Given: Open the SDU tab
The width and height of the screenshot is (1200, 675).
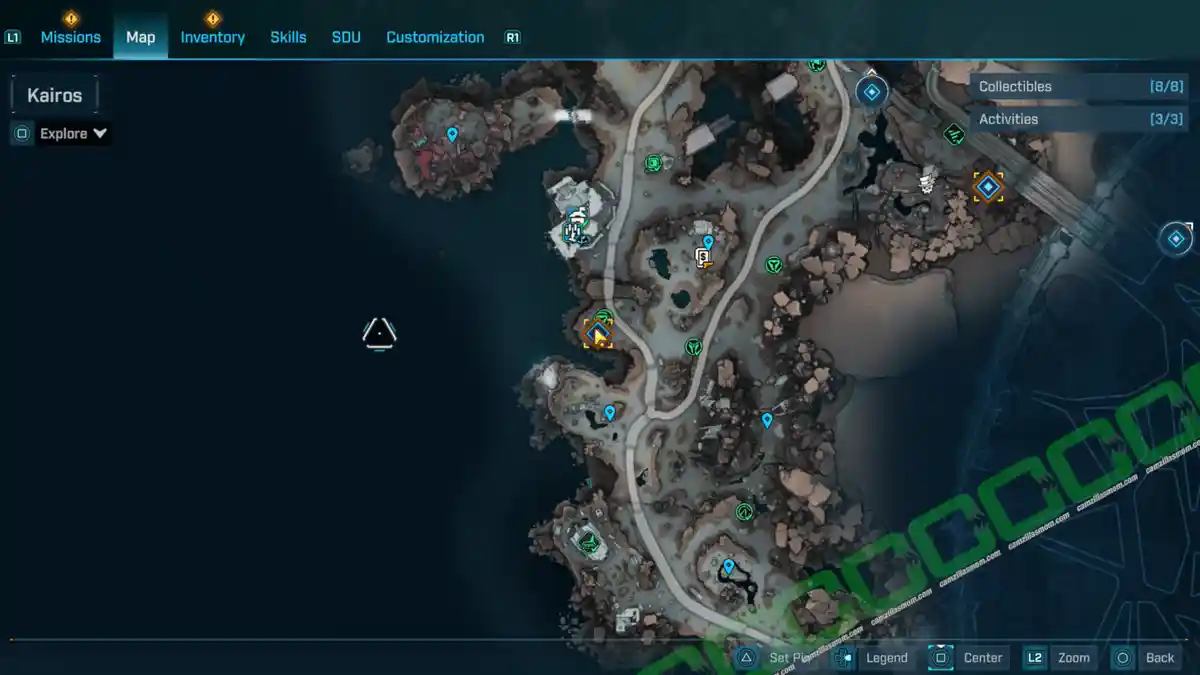Looking at the screenshot, I should pyautogui.click(x=346, y=37).
